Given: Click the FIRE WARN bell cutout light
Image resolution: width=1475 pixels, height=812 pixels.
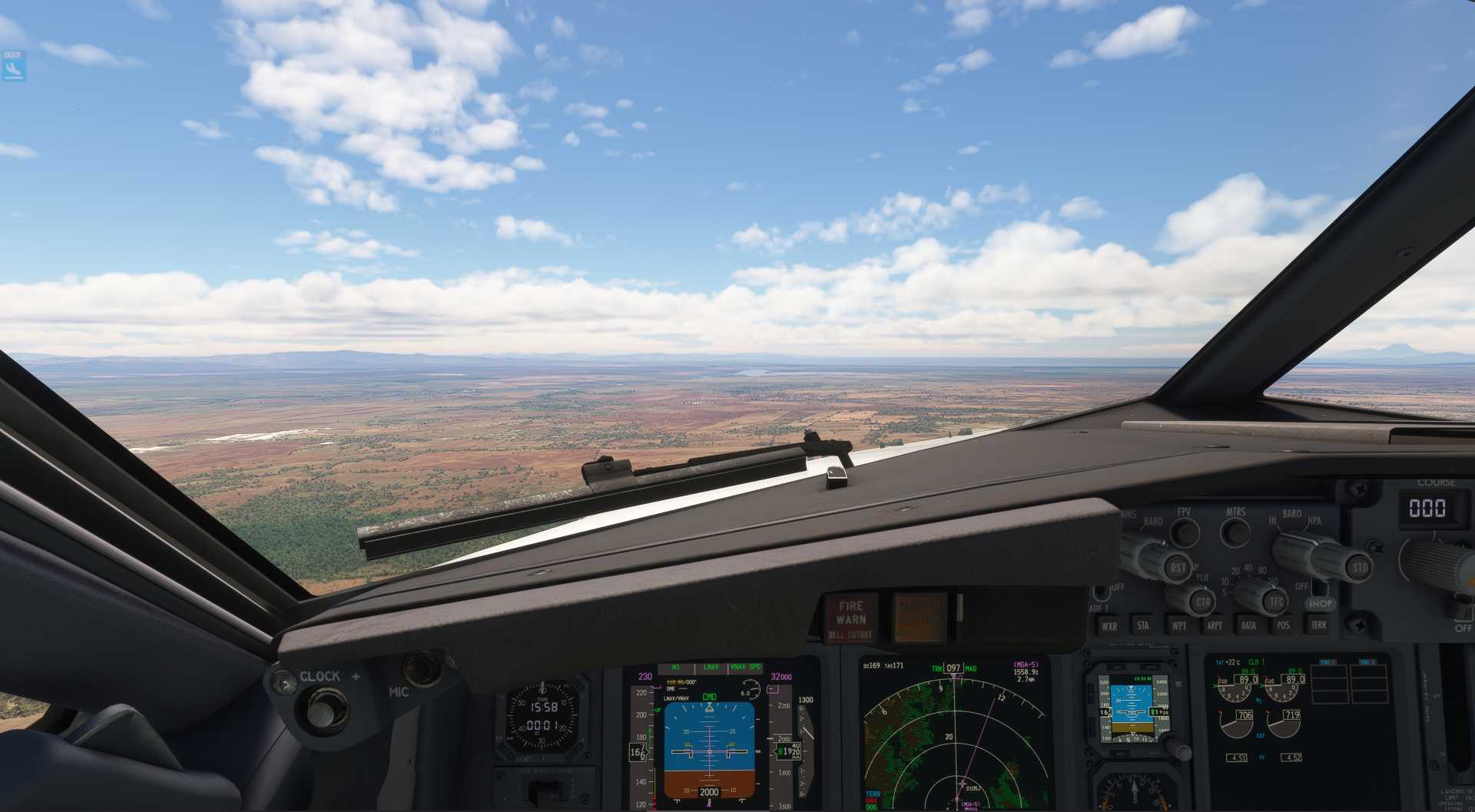Looking at the screenshot, I should 850,618.
